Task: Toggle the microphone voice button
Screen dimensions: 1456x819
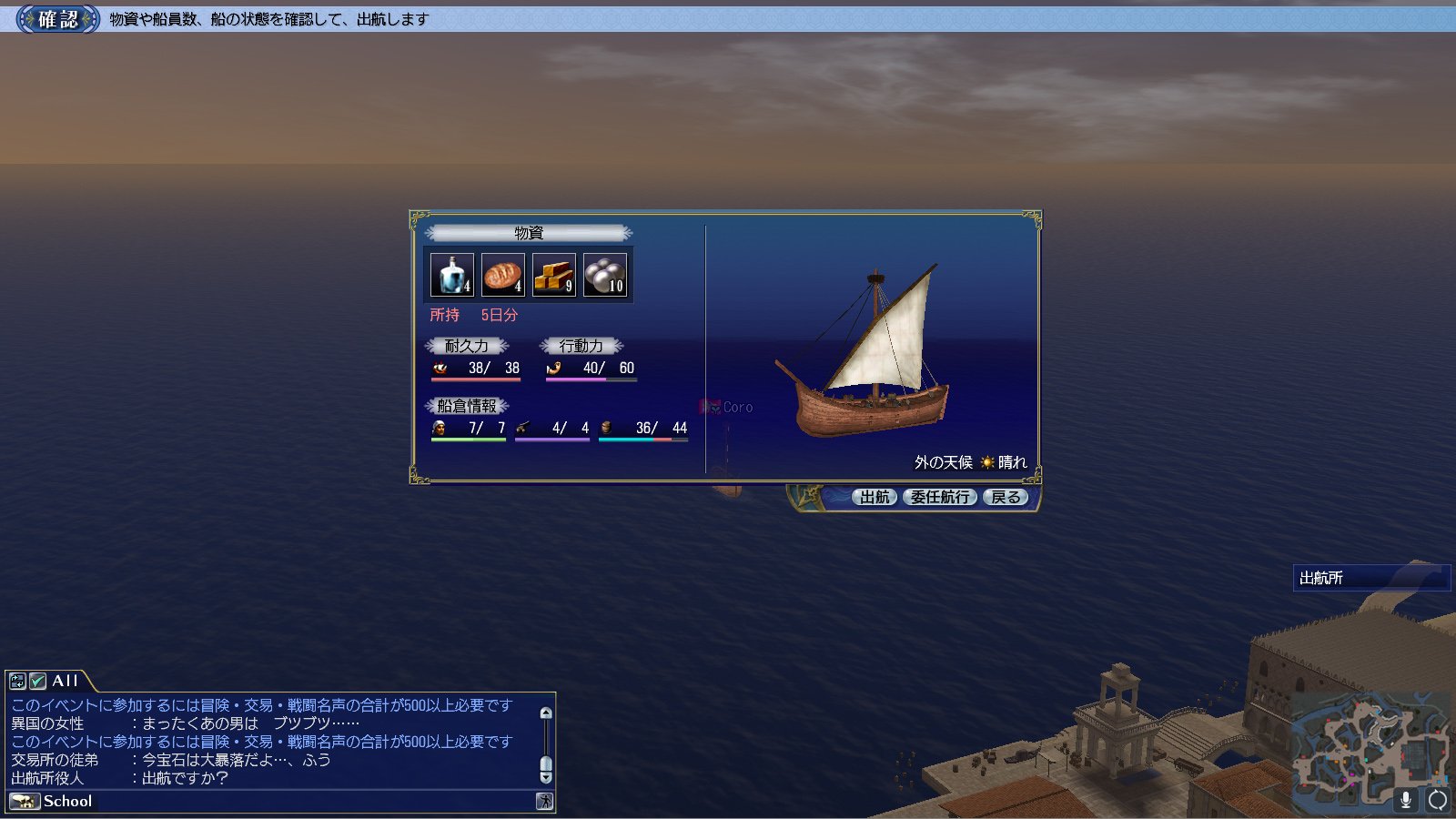Action: click(x=1406, y=800)
